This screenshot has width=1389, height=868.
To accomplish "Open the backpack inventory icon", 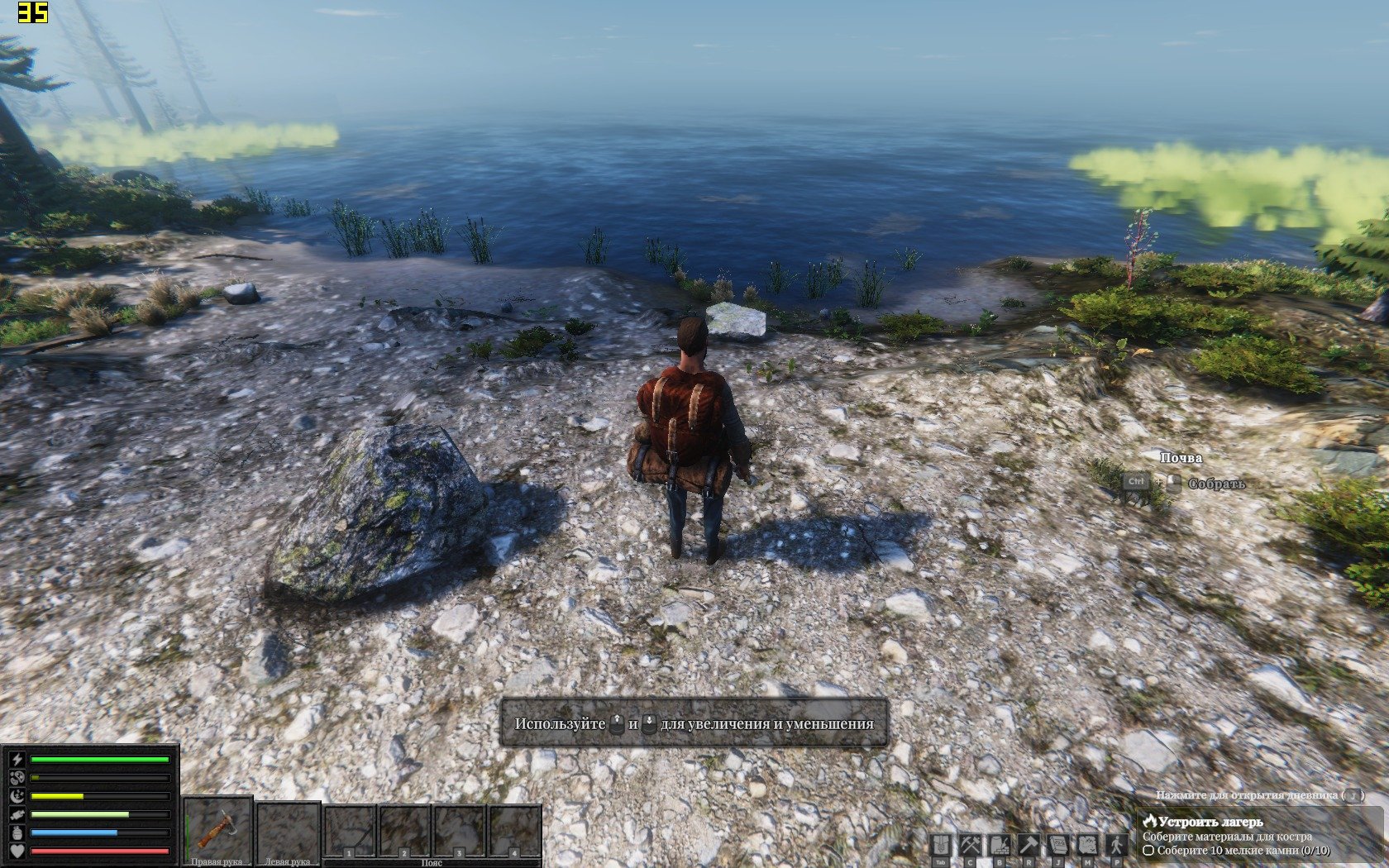I will tap(941, 845).
